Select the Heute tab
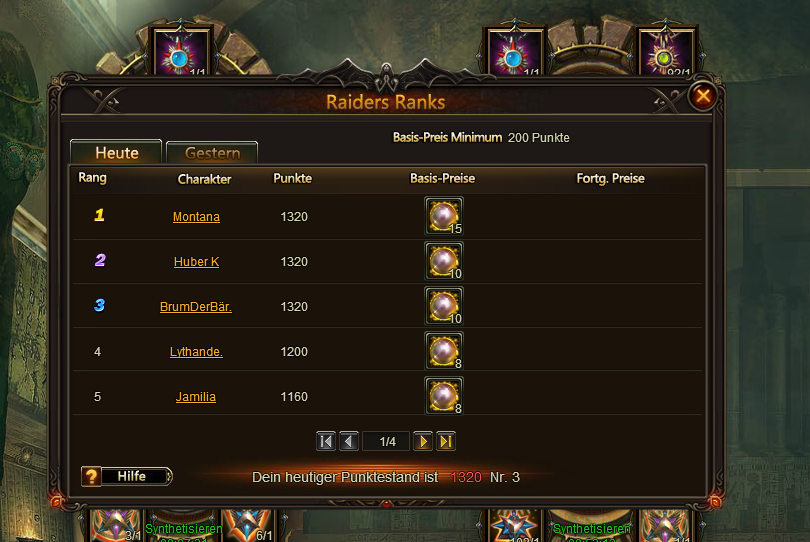The width and height of the screenshot is (810, 542). [x=116, y=153]
